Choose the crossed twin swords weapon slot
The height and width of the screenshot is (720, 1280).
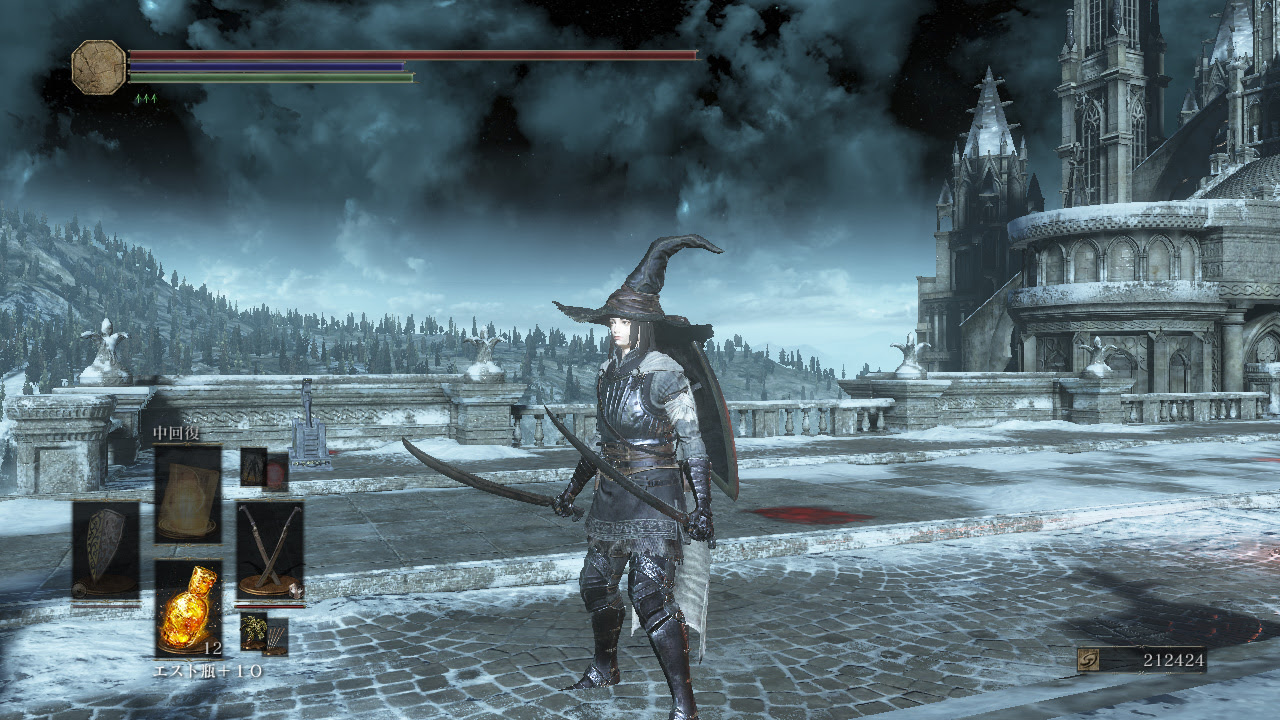coord(270,549)
